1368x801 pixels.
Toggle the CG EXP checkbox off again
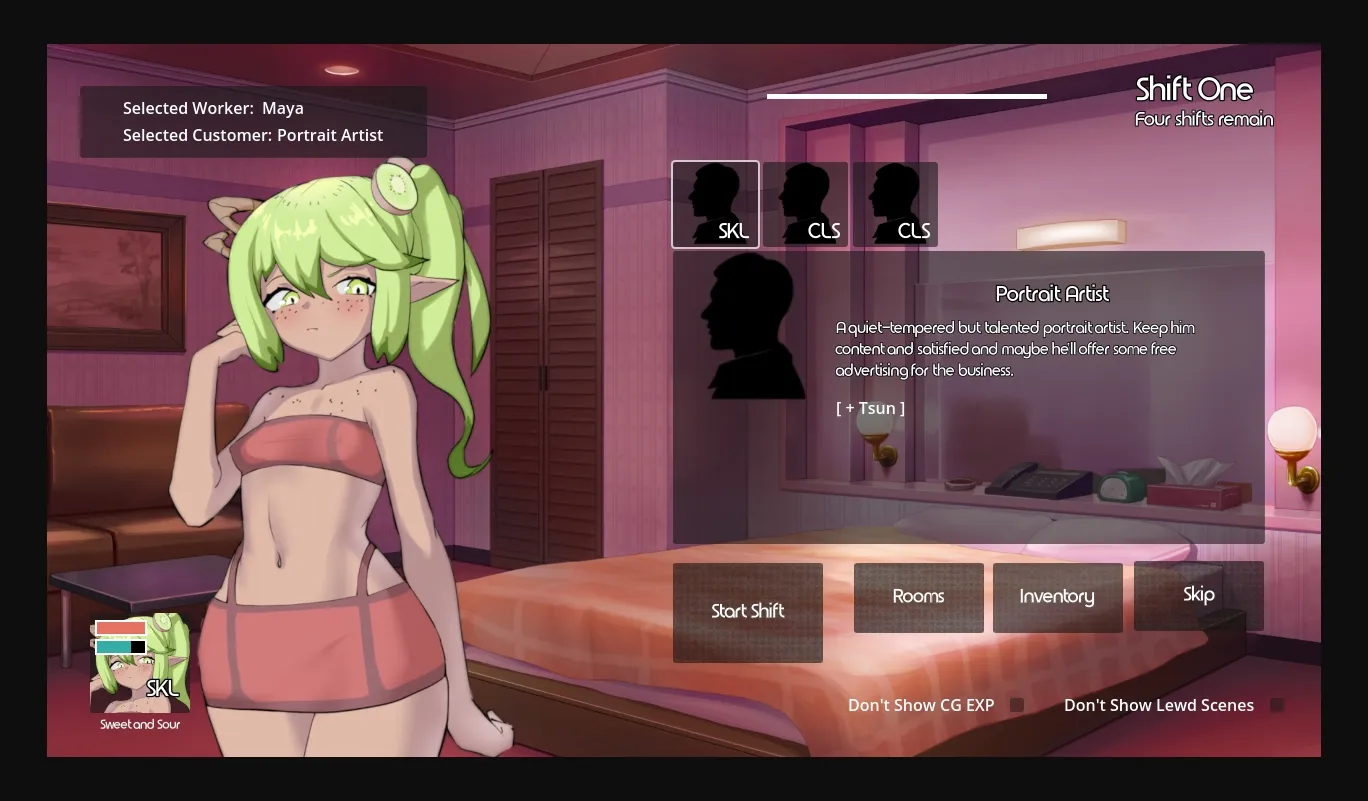click(1016, 704)
